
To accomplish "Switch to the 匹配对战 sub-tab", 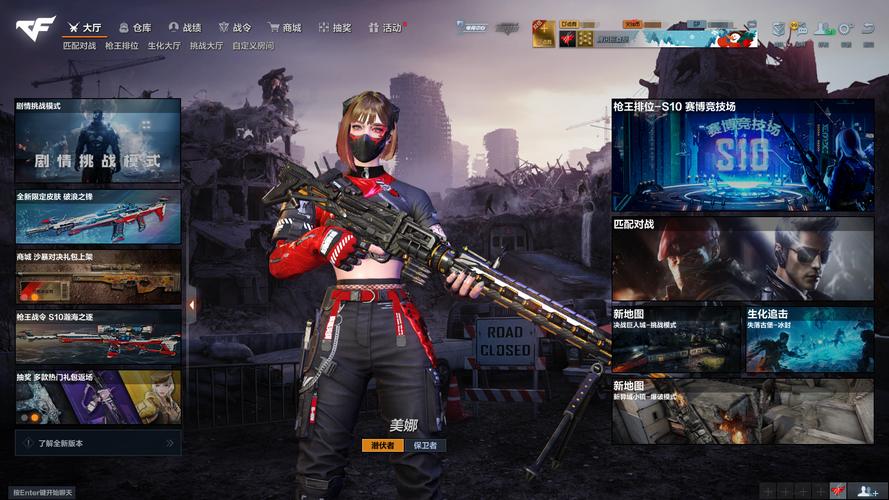I will pos(79,46).
